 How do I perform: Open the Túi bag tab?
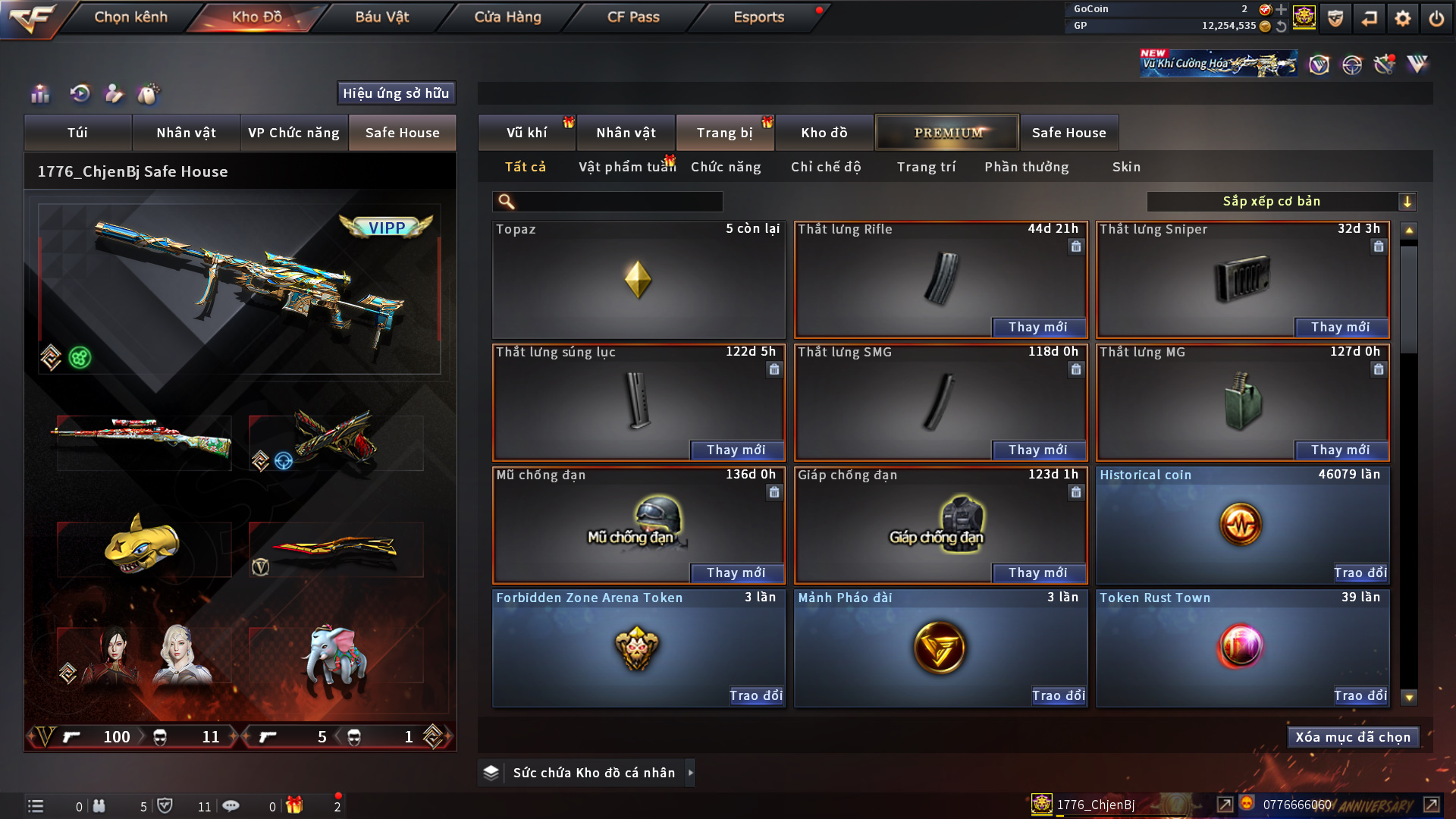pyautogui.click(x=77, y=133)
